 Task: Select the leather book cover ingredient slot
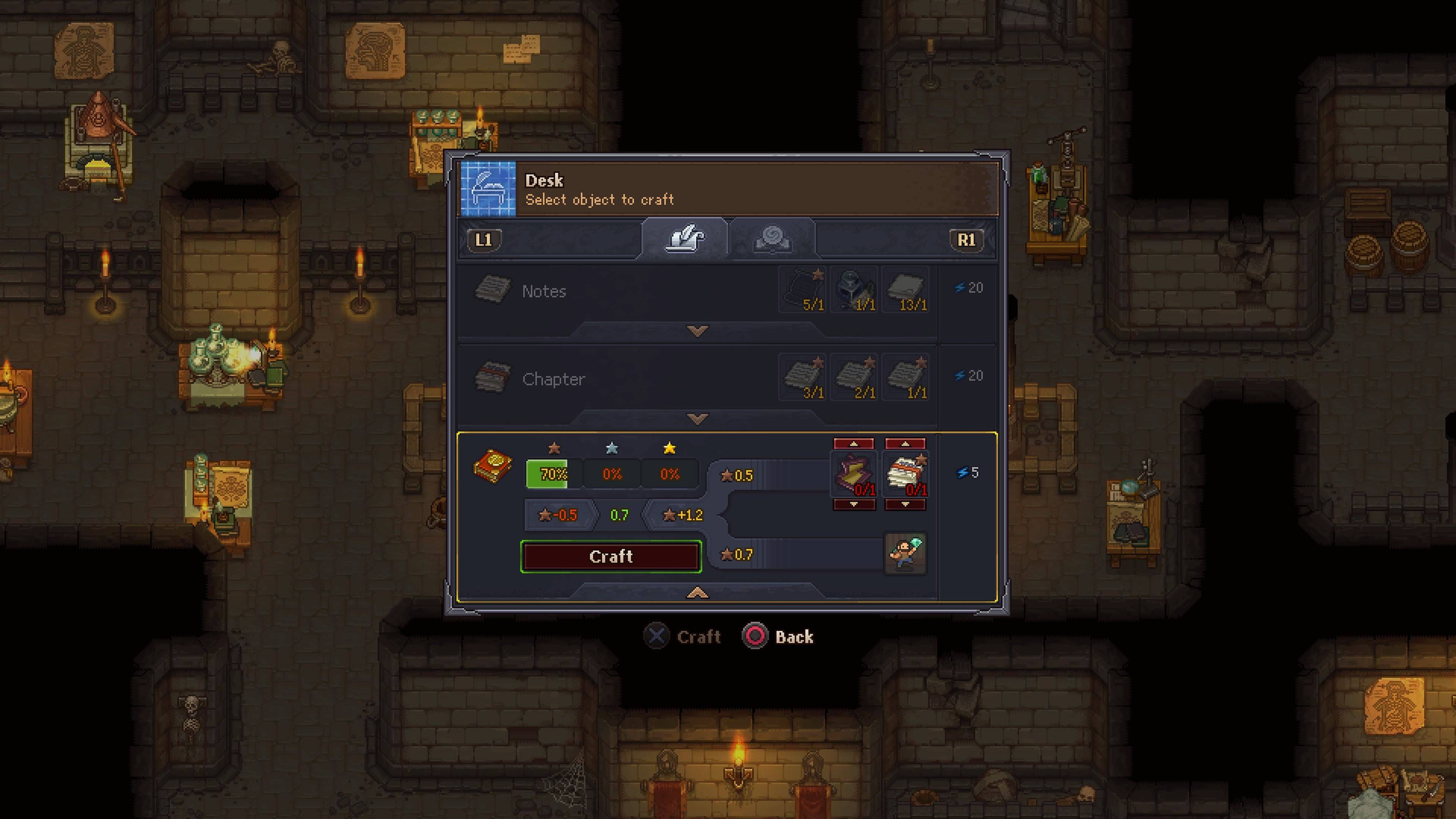pyautogui.click(x=854, y=474)
